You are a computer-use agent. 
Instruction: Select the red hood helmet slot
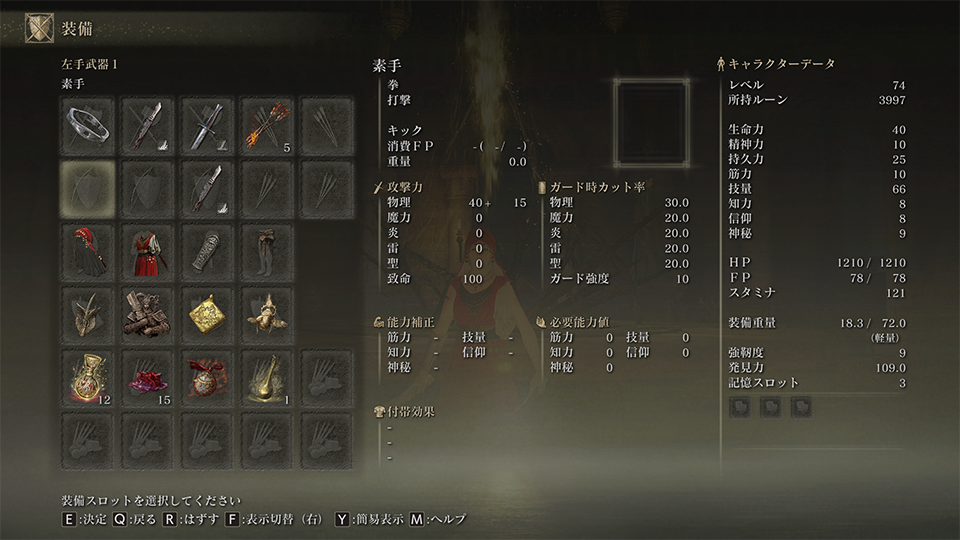(87, 250)
